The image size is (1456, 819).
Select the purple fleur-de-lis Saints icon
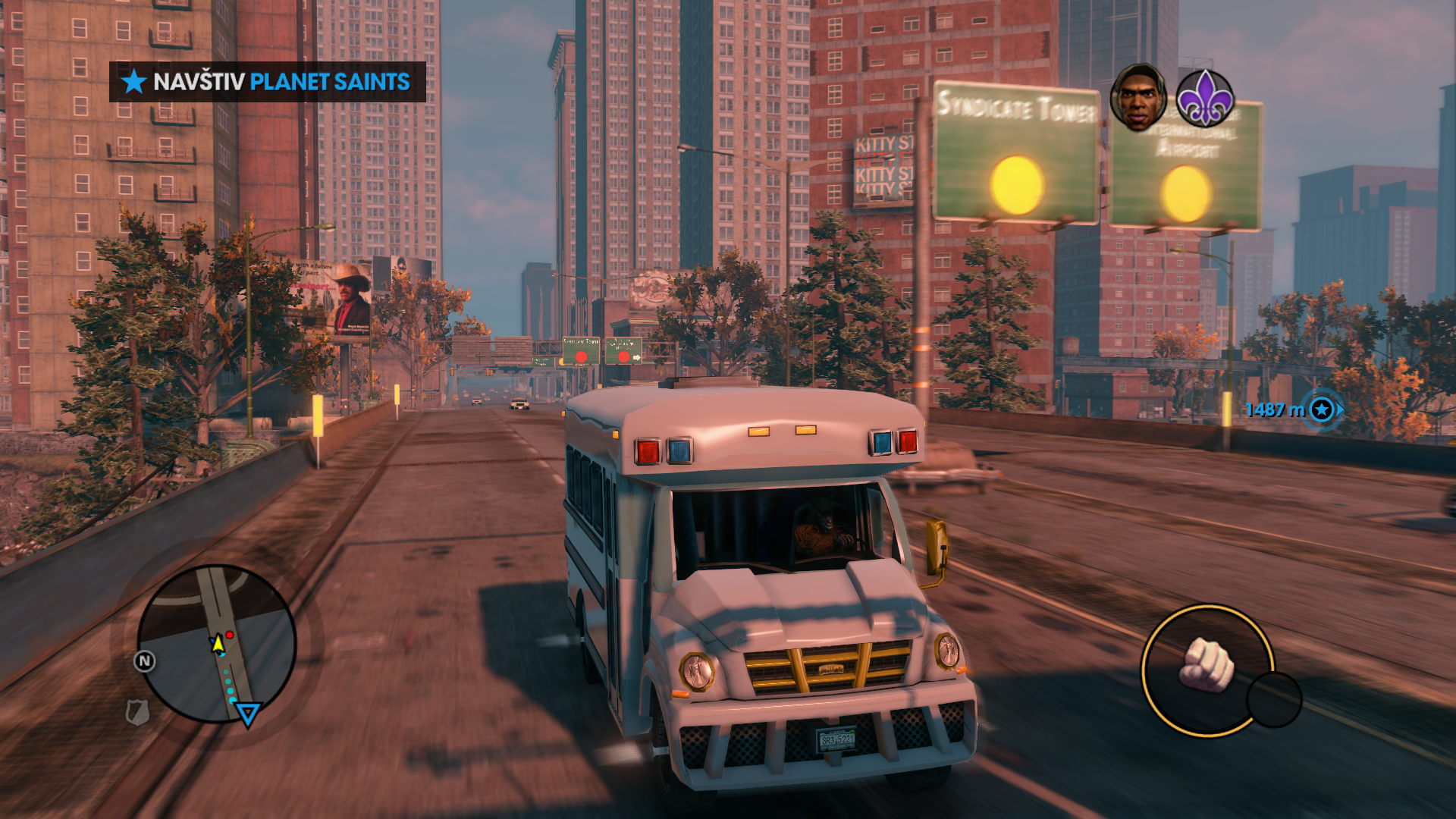pos(1204,99)
